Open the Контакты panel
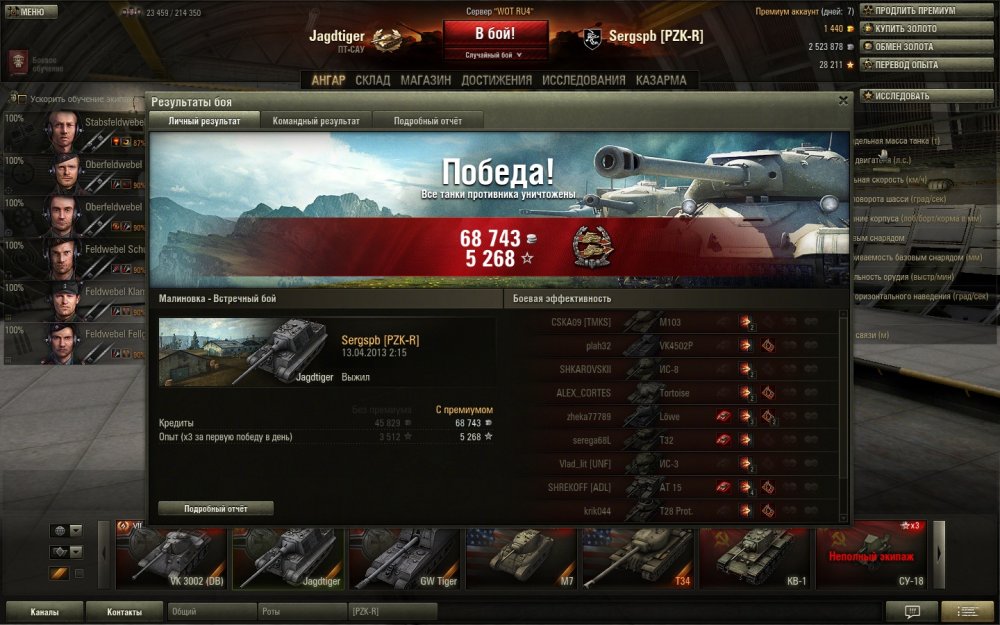The width and height of the screenshot is (1000, 625). click(x=124, y=611)
